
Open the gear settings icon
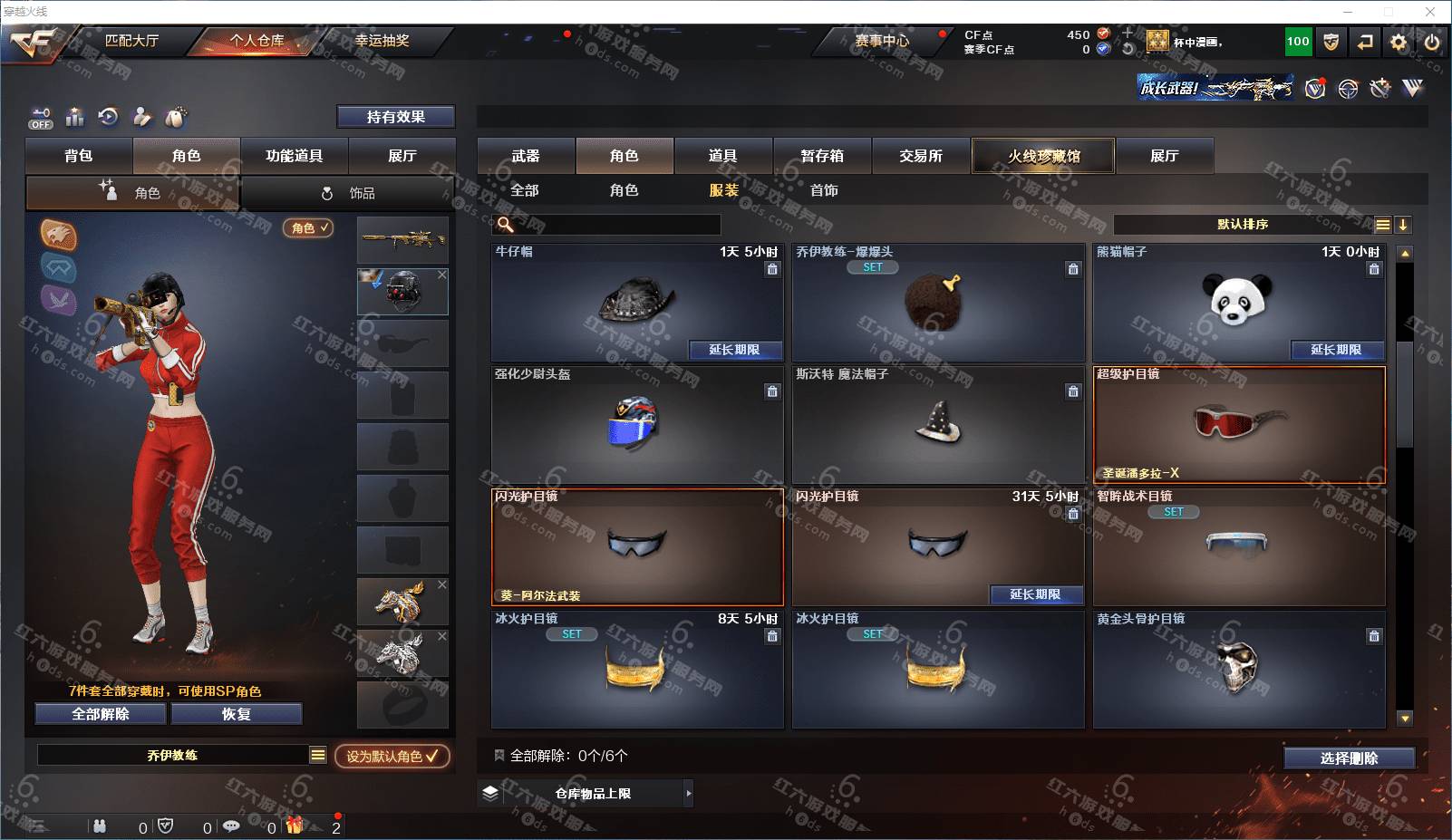click(1399, 42)
